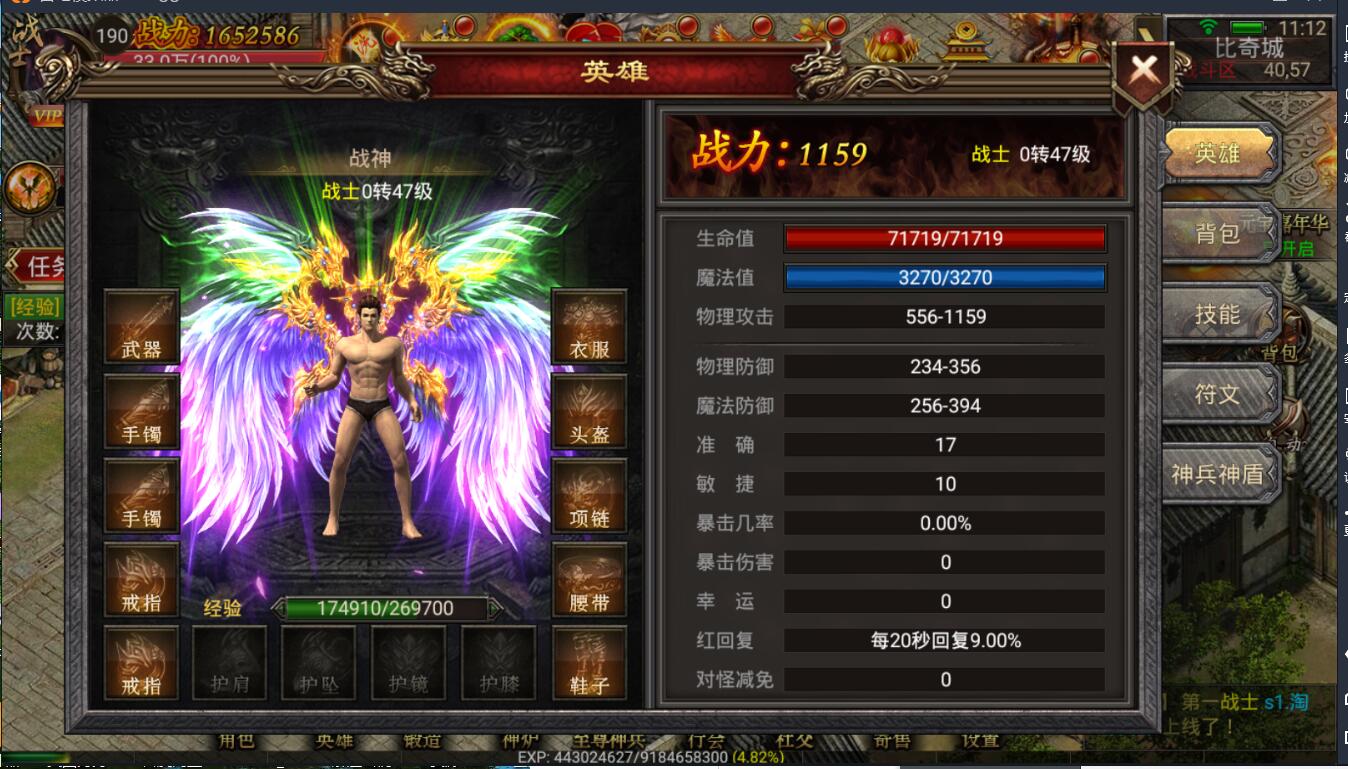This screenshot has height=769, width=1348.
Task: Open the 腰带 equipment slot
Action: 589,579
